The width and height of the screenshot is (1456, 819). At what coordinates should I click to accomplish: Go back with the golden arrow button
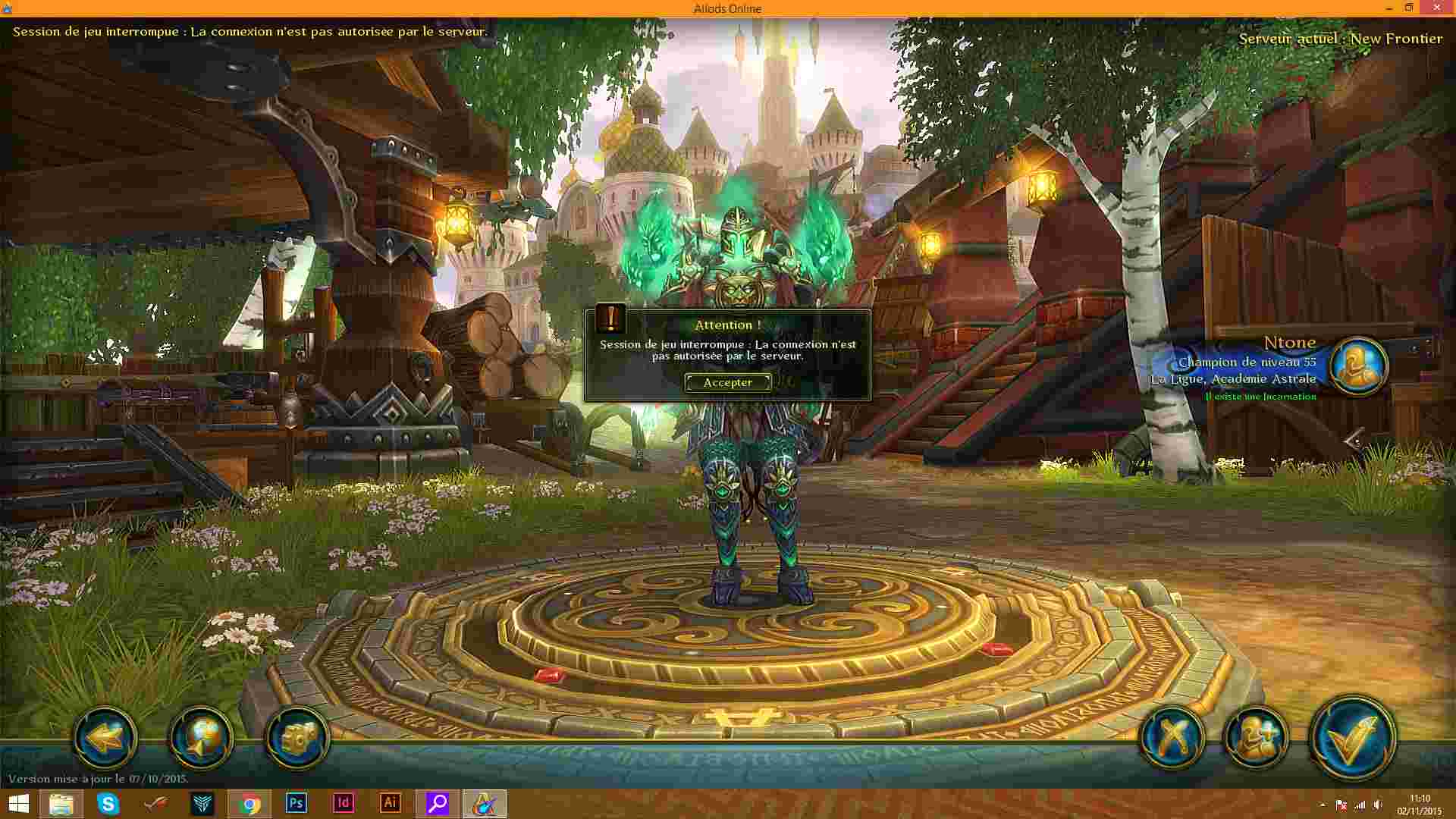pyautogui.click(x=105, y=737)
